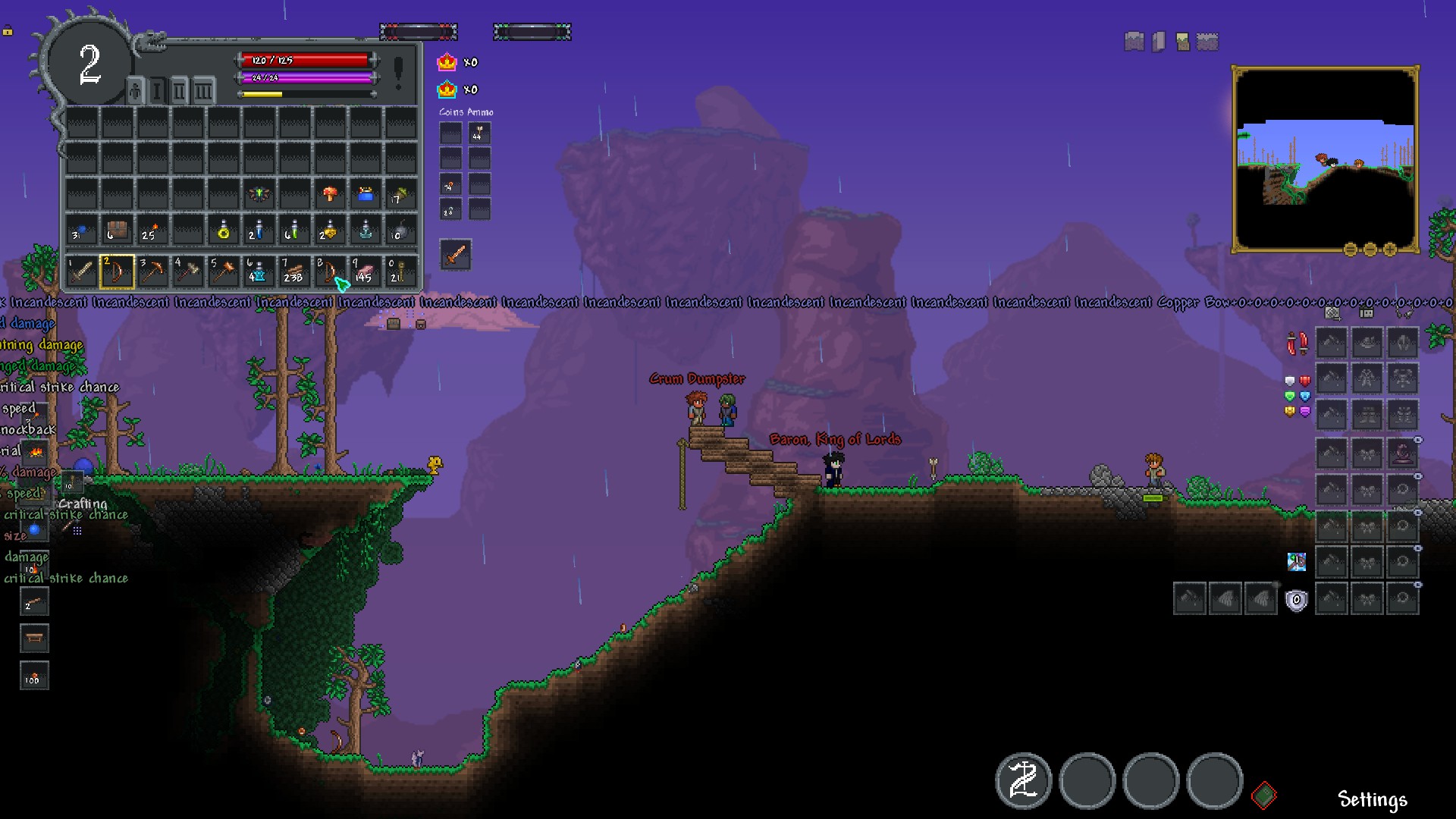
Task: Click the defense shield icon
Action: point(1296,601)
